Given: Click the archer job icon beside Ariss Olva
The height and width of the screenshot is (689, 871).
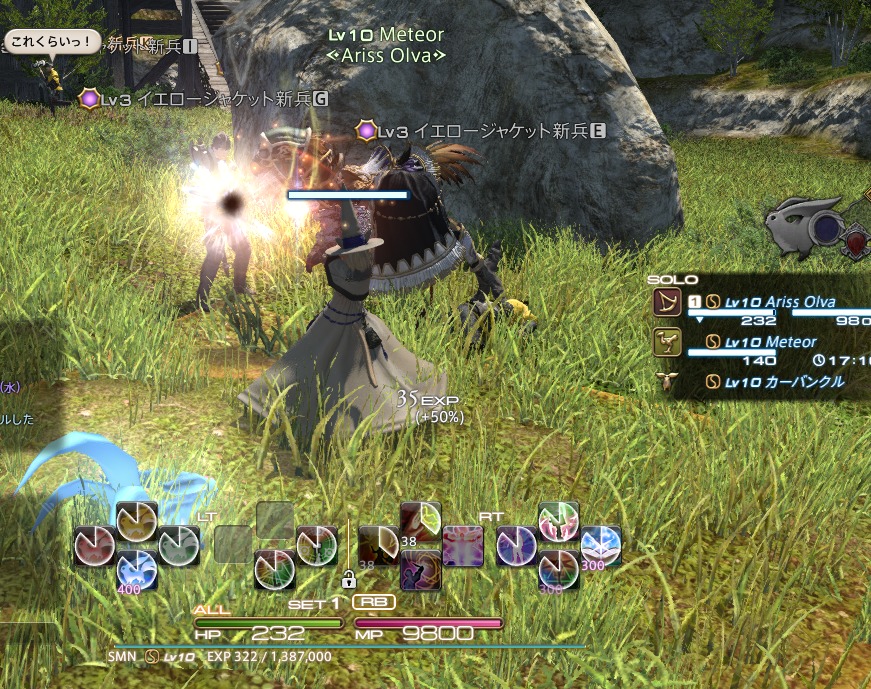Looking at the screenshot, I should [665, 302].
